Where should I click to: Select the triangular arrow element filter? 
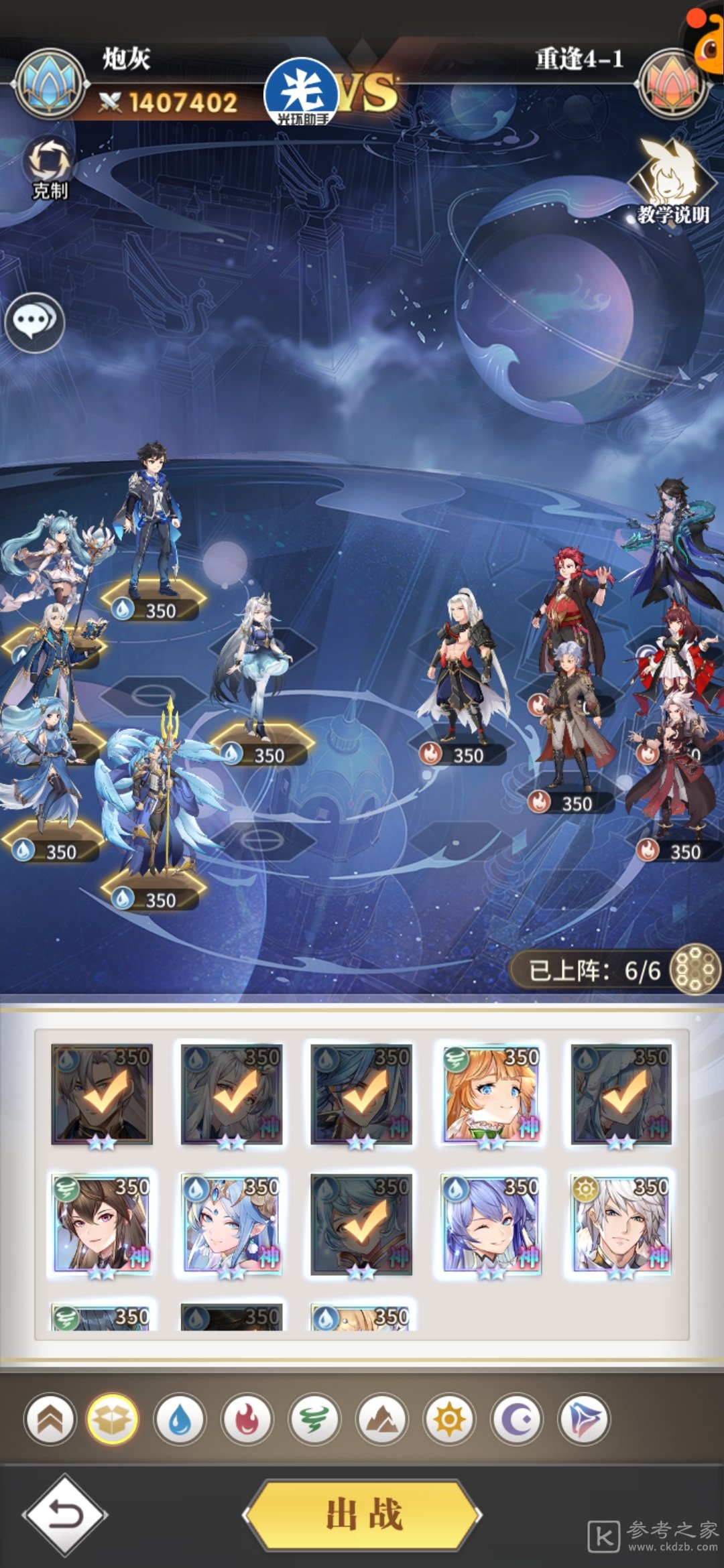tap(584, 1419)
